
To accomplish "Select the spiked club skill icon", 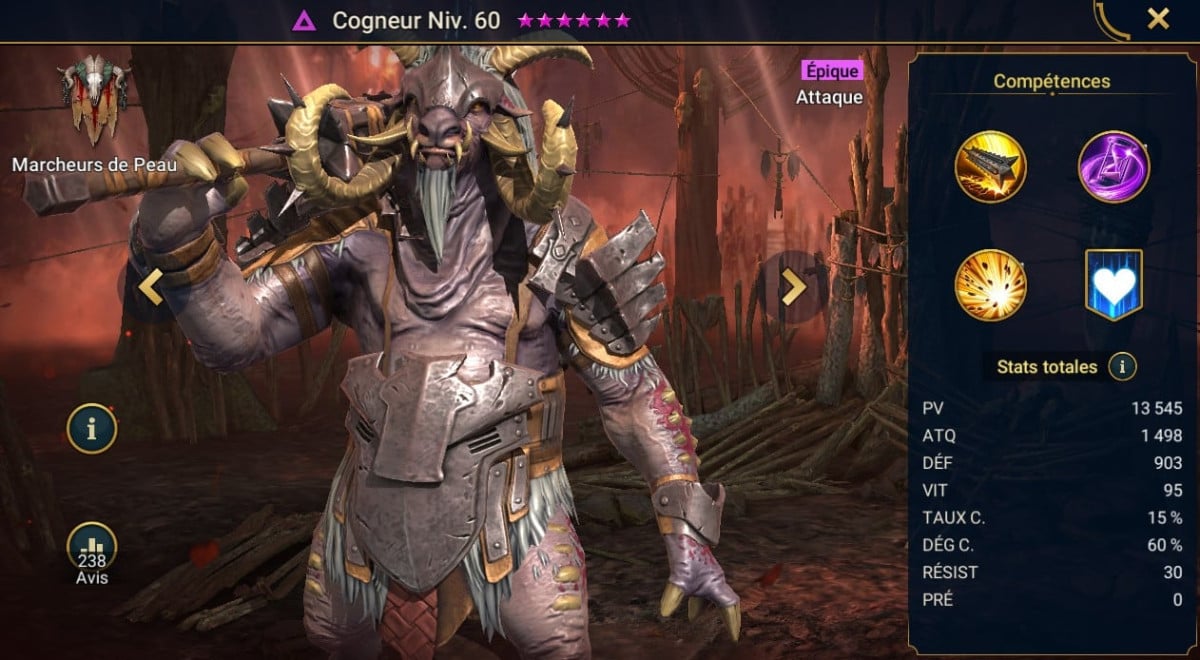I will point(991,167).
